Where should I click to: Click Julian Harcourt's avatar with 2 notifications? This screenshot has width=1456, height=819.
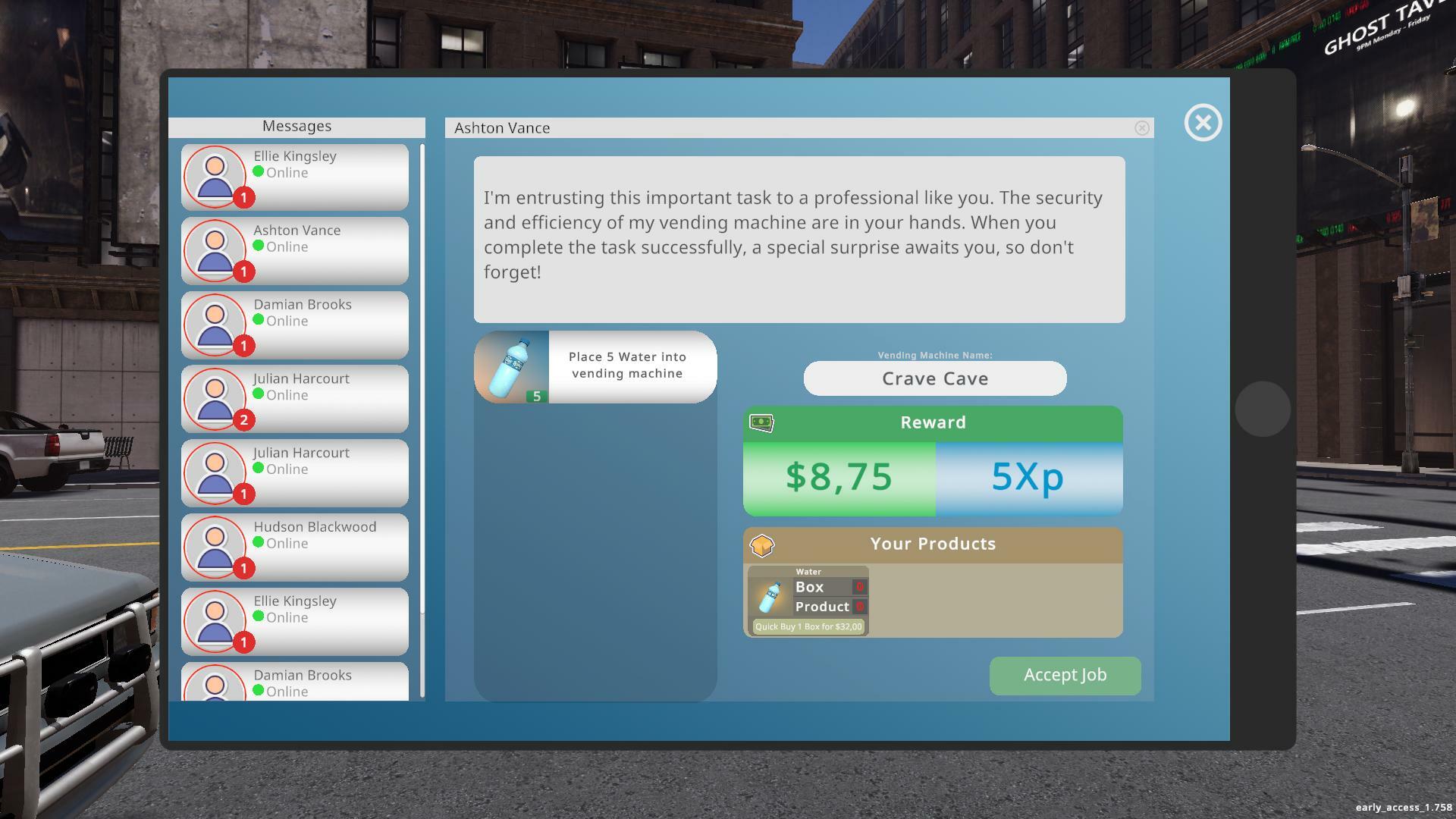point(215,399)
